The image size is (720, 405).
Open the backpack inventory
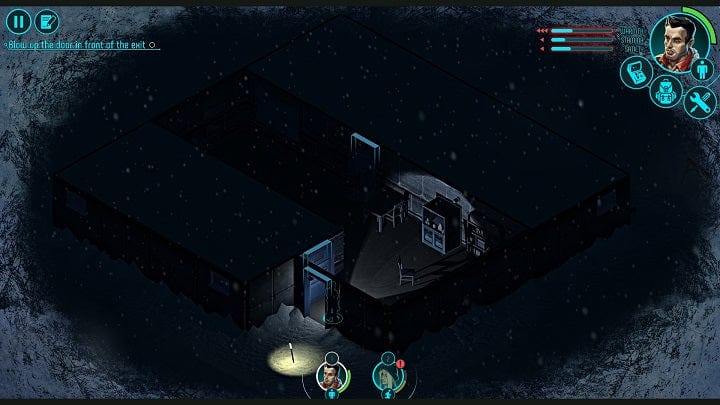pos(664,93)
